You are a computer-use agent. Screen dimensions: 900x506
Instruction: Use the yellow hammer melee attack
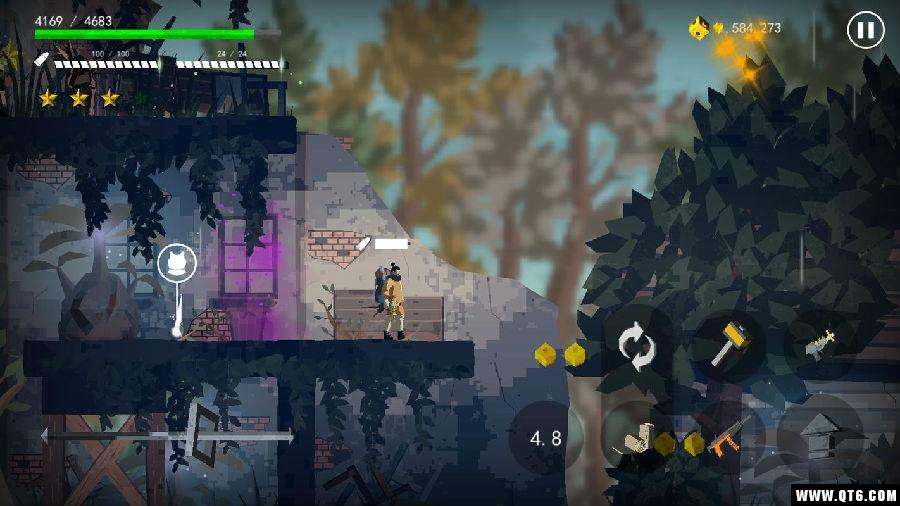(x=724, y=344)
